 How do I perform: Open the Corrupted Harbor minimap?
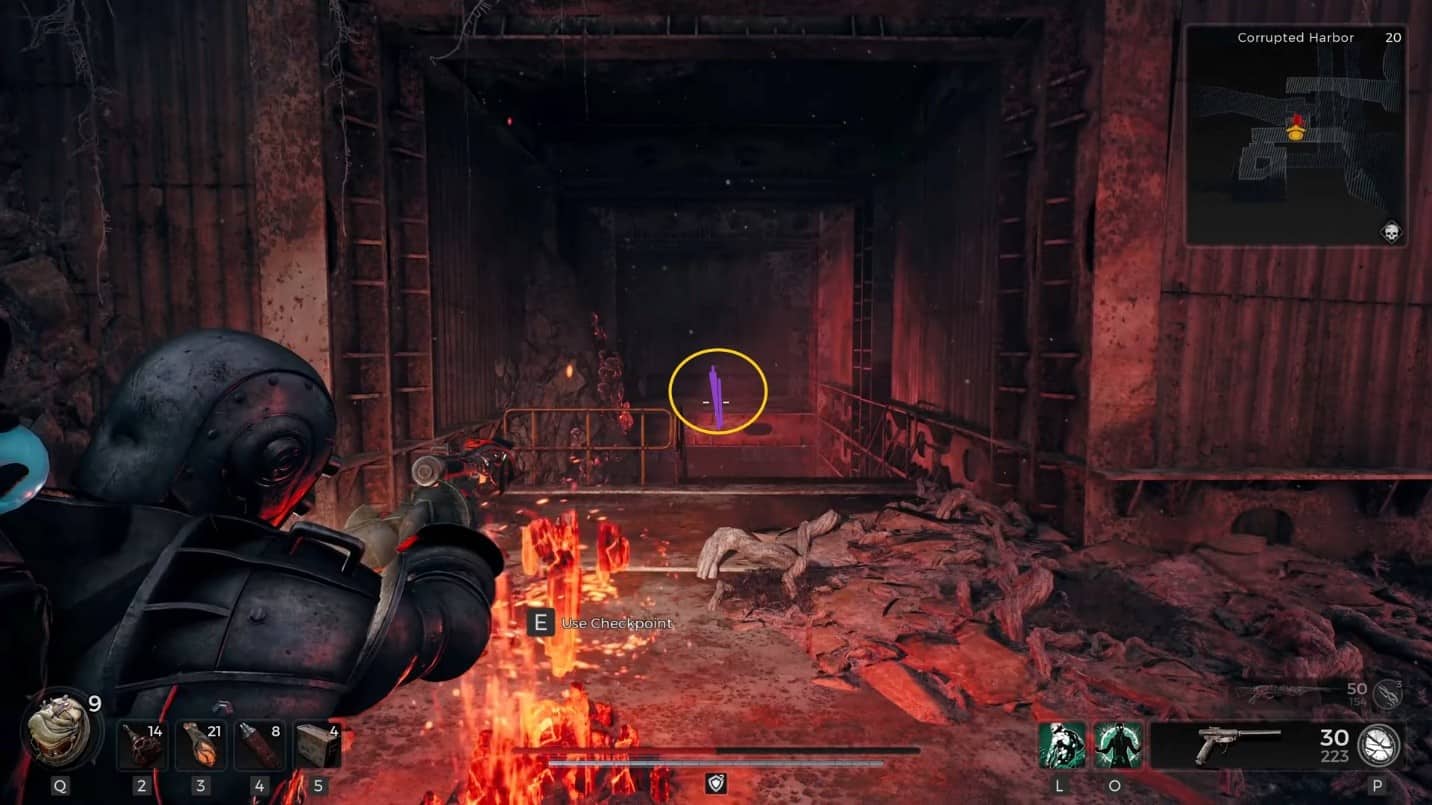(x=1295, y=135)
